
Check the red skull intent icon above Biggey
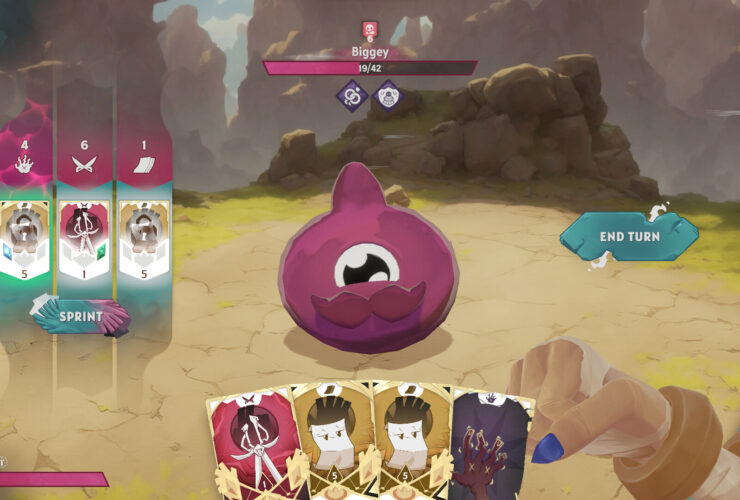point(369,30)
